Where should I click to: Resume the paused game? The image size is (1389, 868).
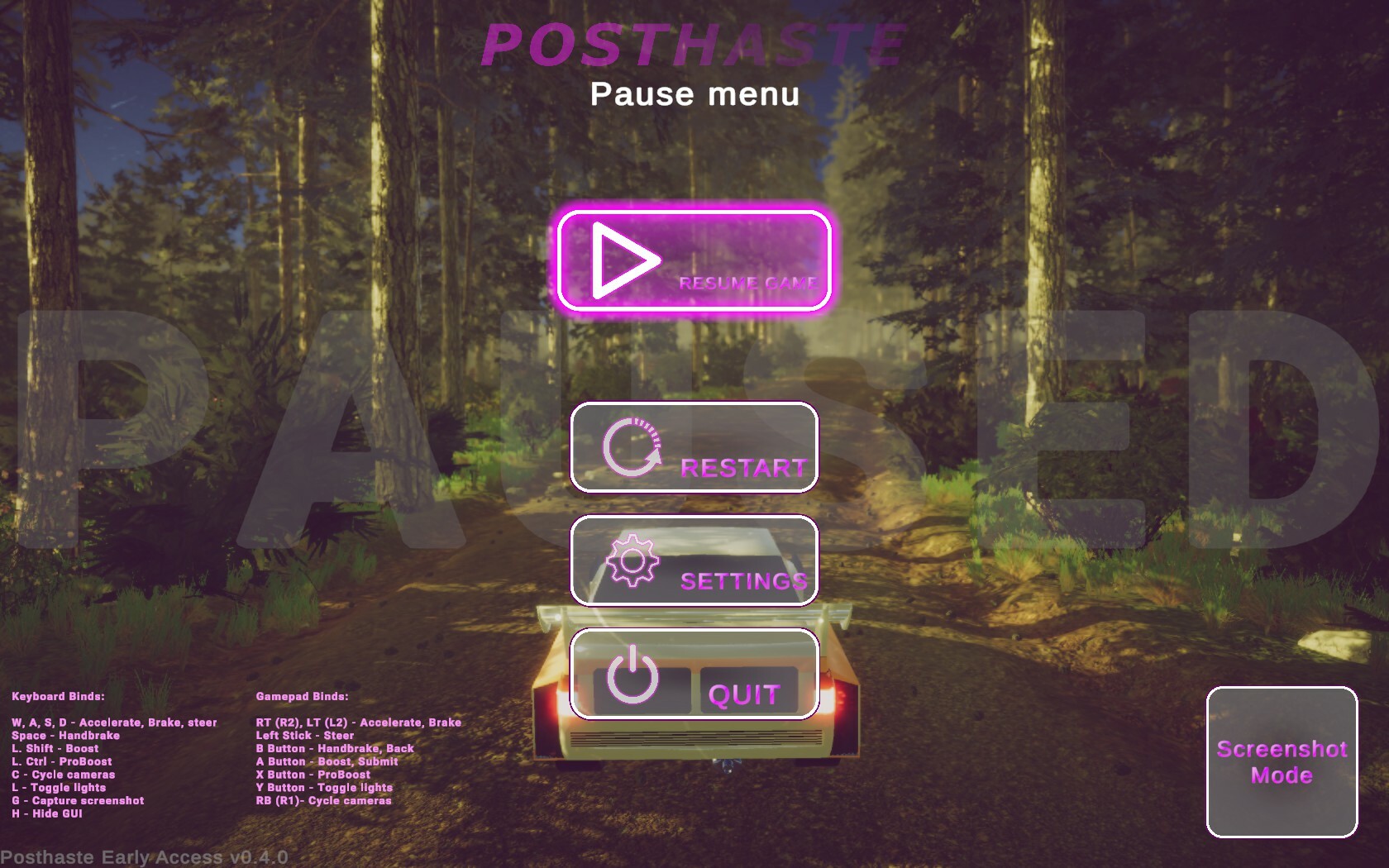[x=694, y=260]
